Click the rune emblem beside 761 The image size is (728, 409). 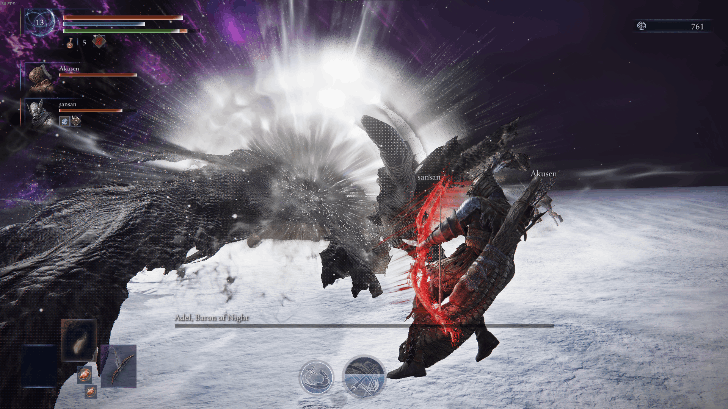(640, 26)
